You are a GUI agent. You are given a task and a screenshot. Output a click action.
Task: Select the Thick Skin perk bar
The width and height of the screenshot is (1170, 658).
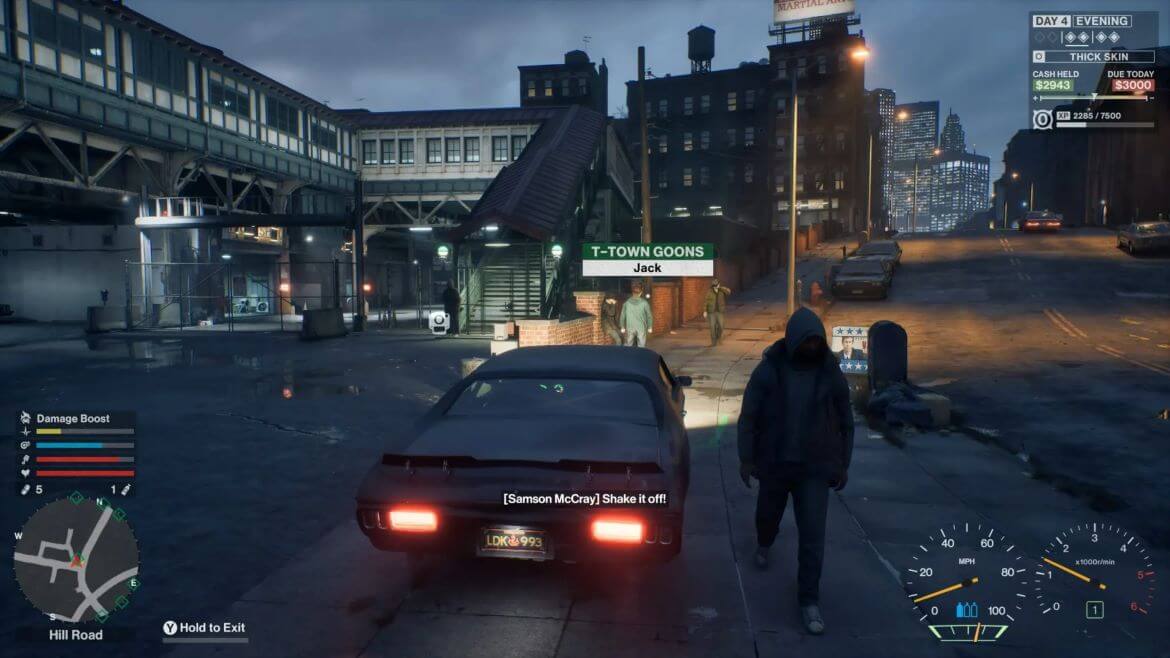pyautogui.click(x=1093, y=57)
